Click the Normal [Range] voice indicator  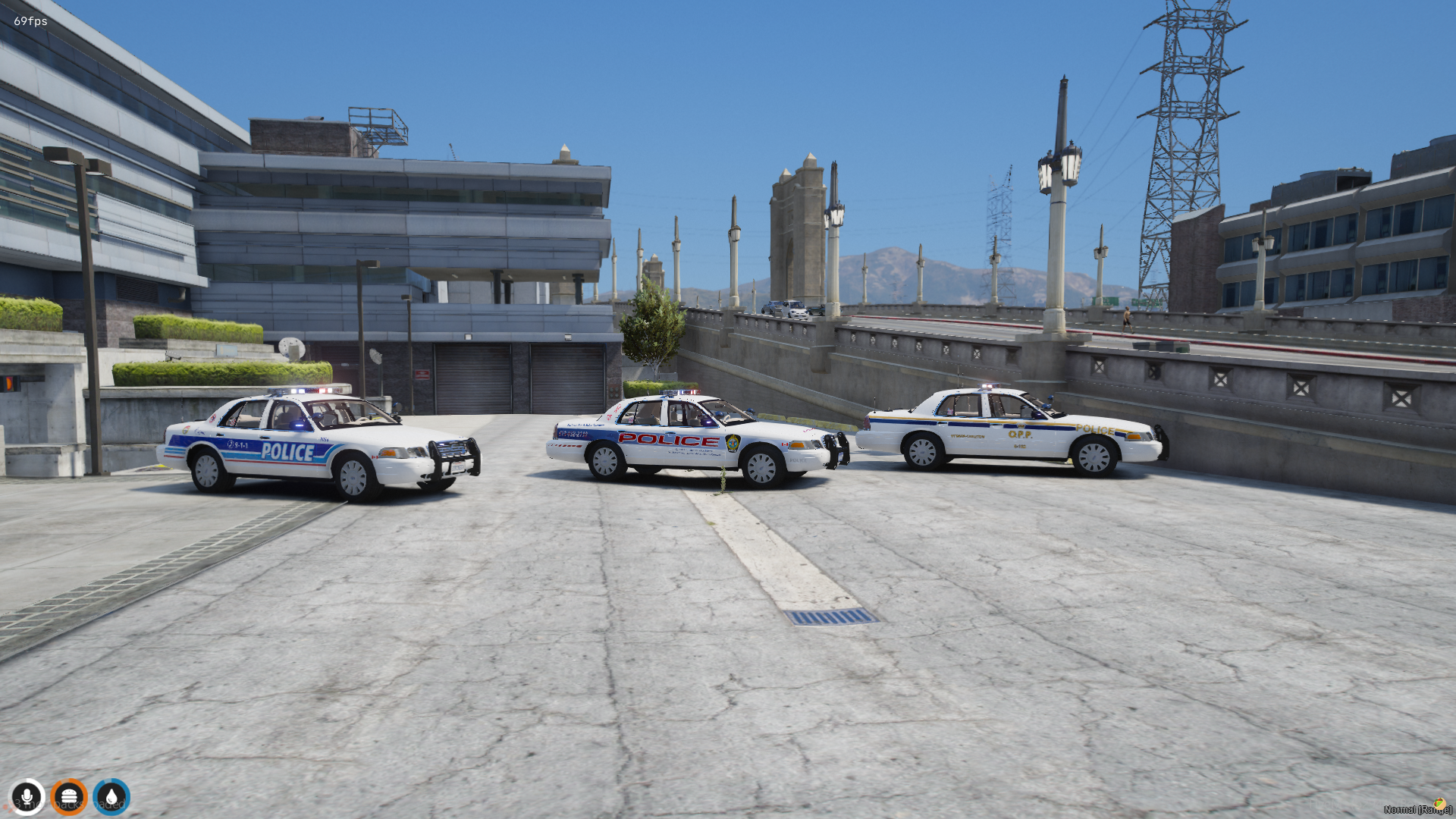pos(1417,809)
